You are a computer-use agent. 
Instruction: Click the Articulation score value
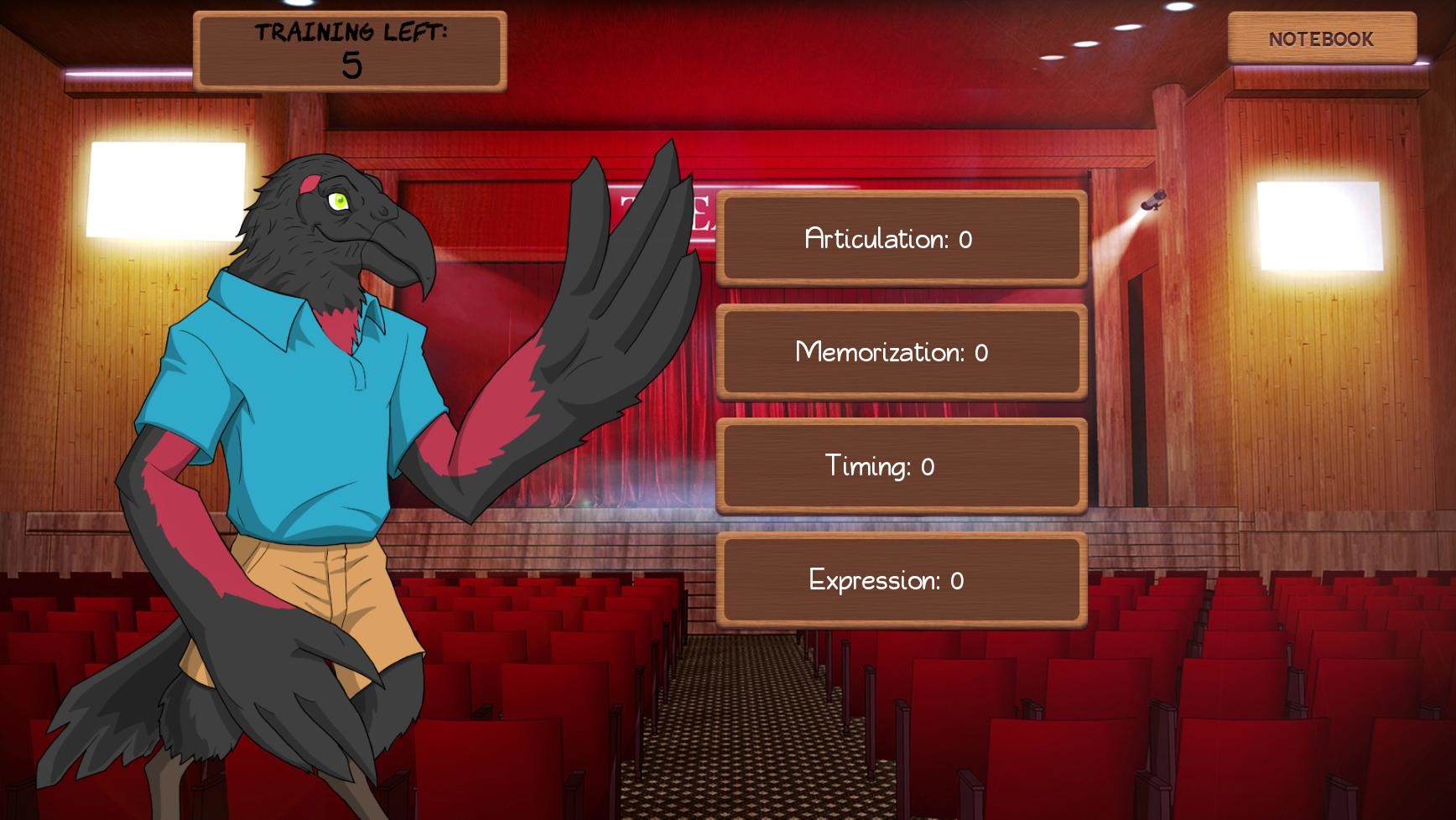point(965,241)
